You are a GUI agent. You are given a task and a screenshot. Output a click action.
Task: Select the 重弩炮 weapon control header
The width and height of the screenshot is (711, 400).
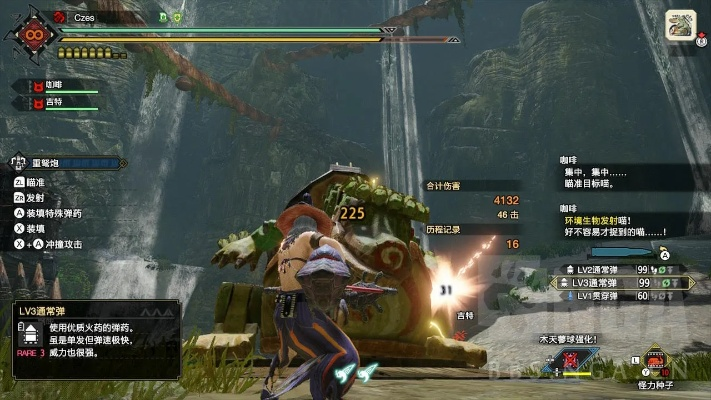pos(65,162)
